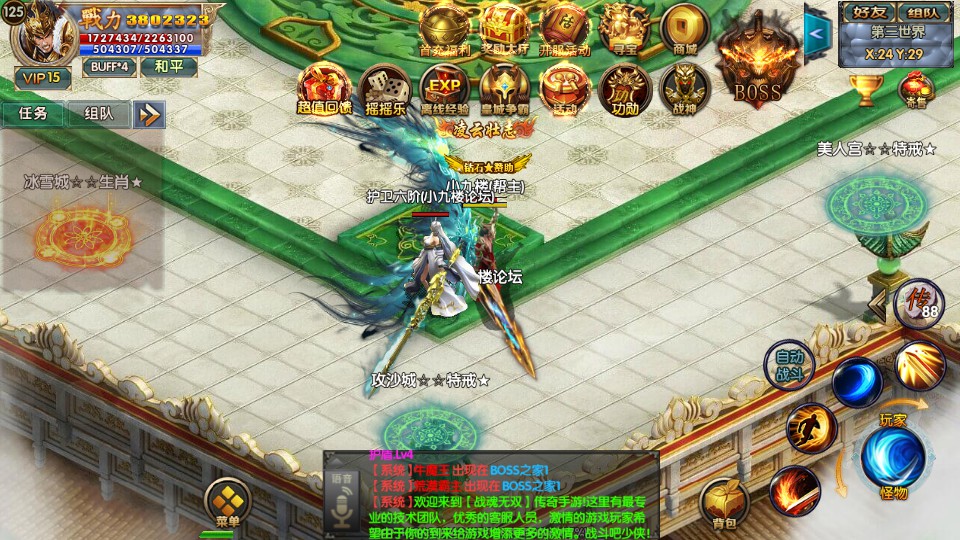Open the 背包 backpack

pyautogui.click(x=723, y=500)
